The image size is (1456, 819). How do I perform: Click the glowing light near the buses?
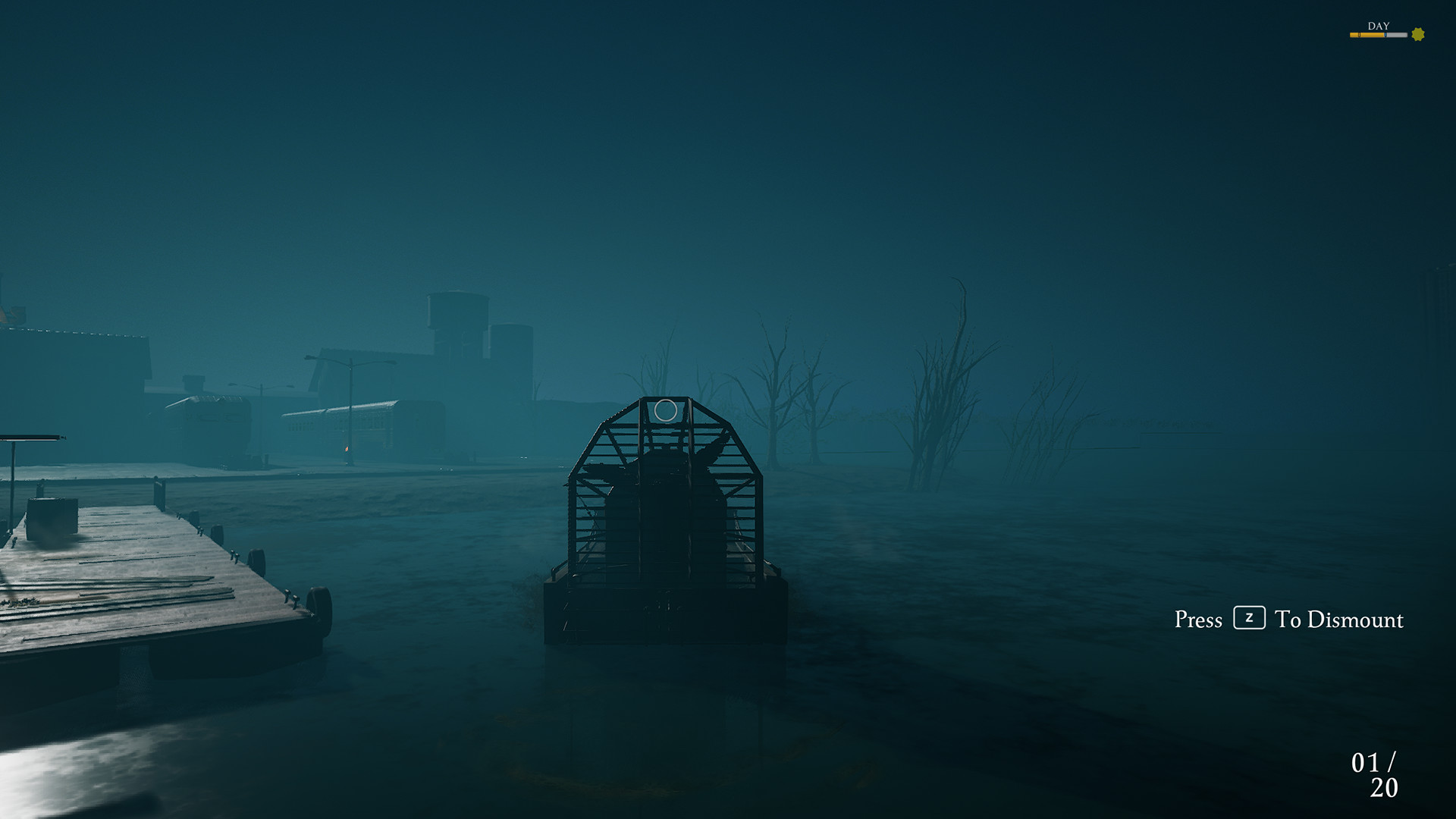coord(346,448)
